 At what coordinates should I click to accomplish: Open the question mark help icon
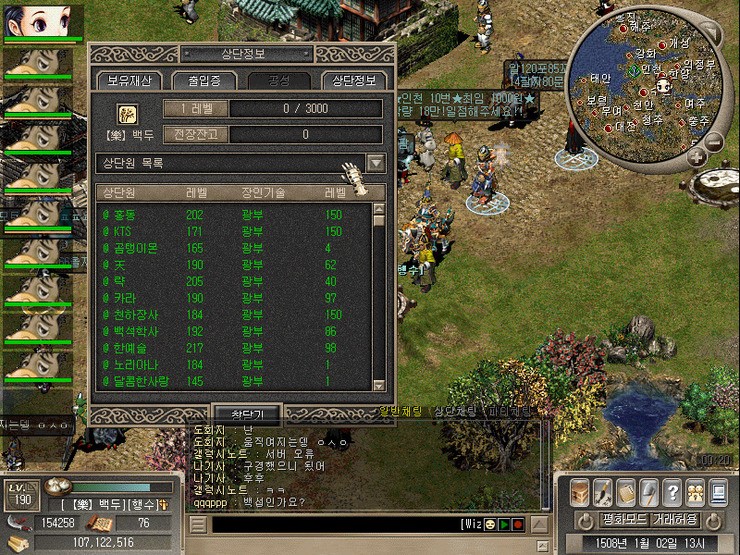click(x=673, y=491)
